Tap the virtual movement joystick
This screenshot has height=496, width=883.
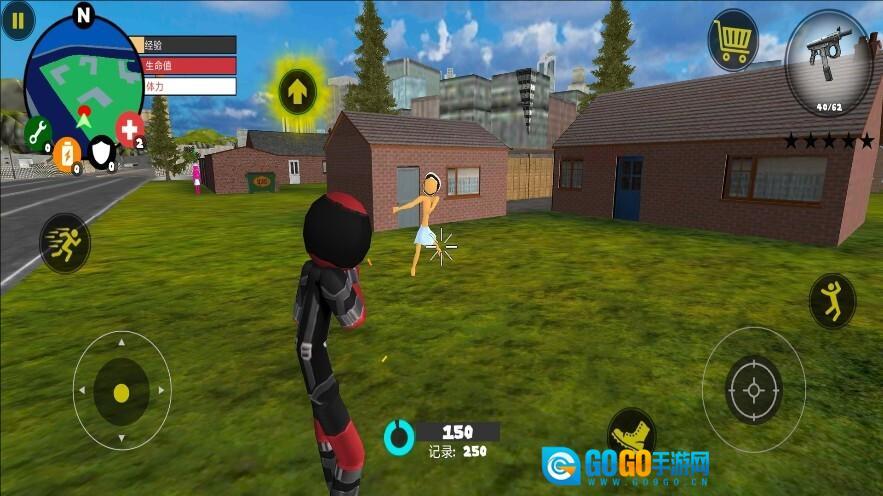[x=121, y=391]
